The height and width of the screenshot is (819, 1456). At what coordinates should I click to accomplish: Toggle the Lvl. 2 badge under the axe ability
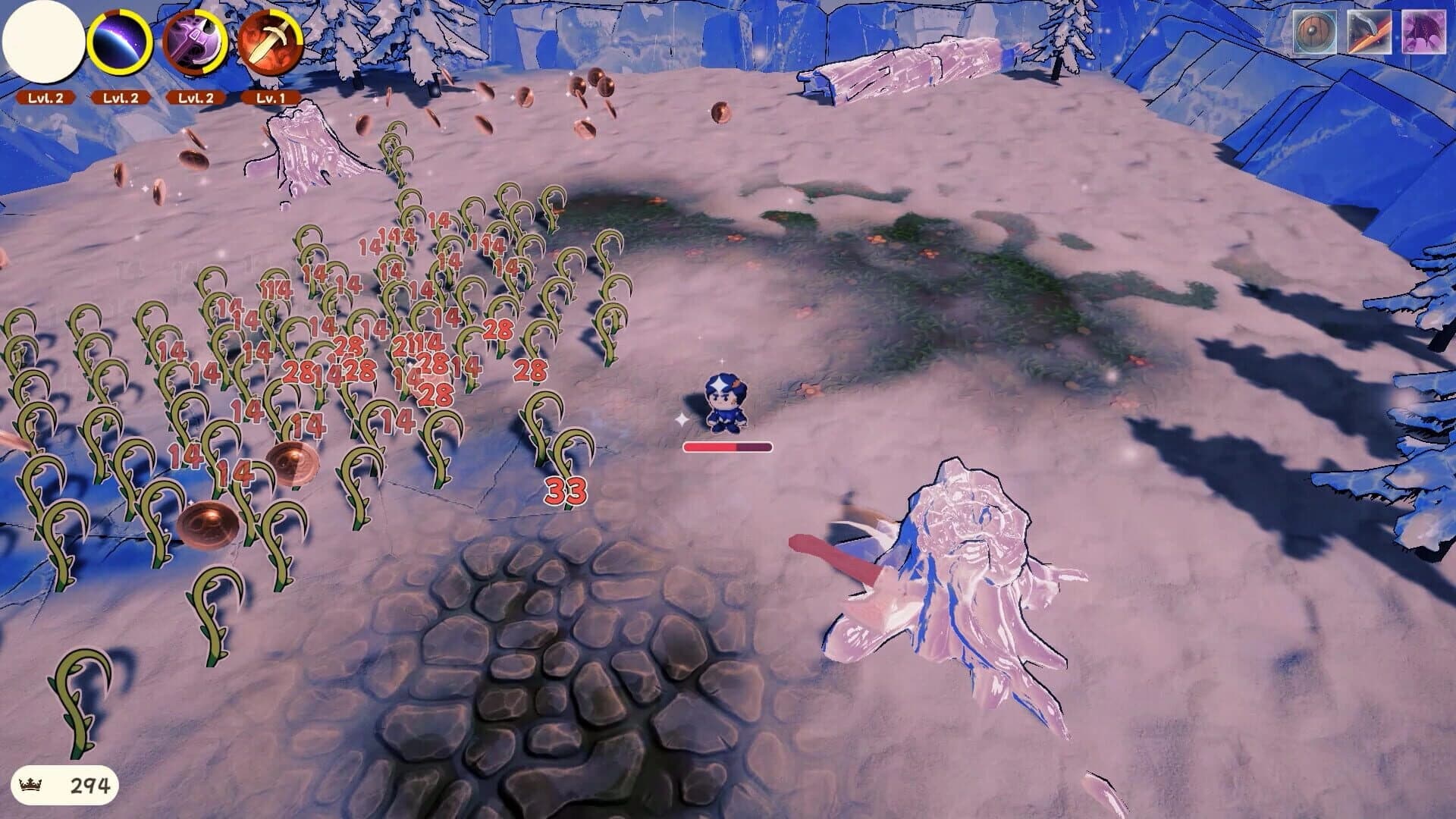pyautogui.click(x=199, y=97)
